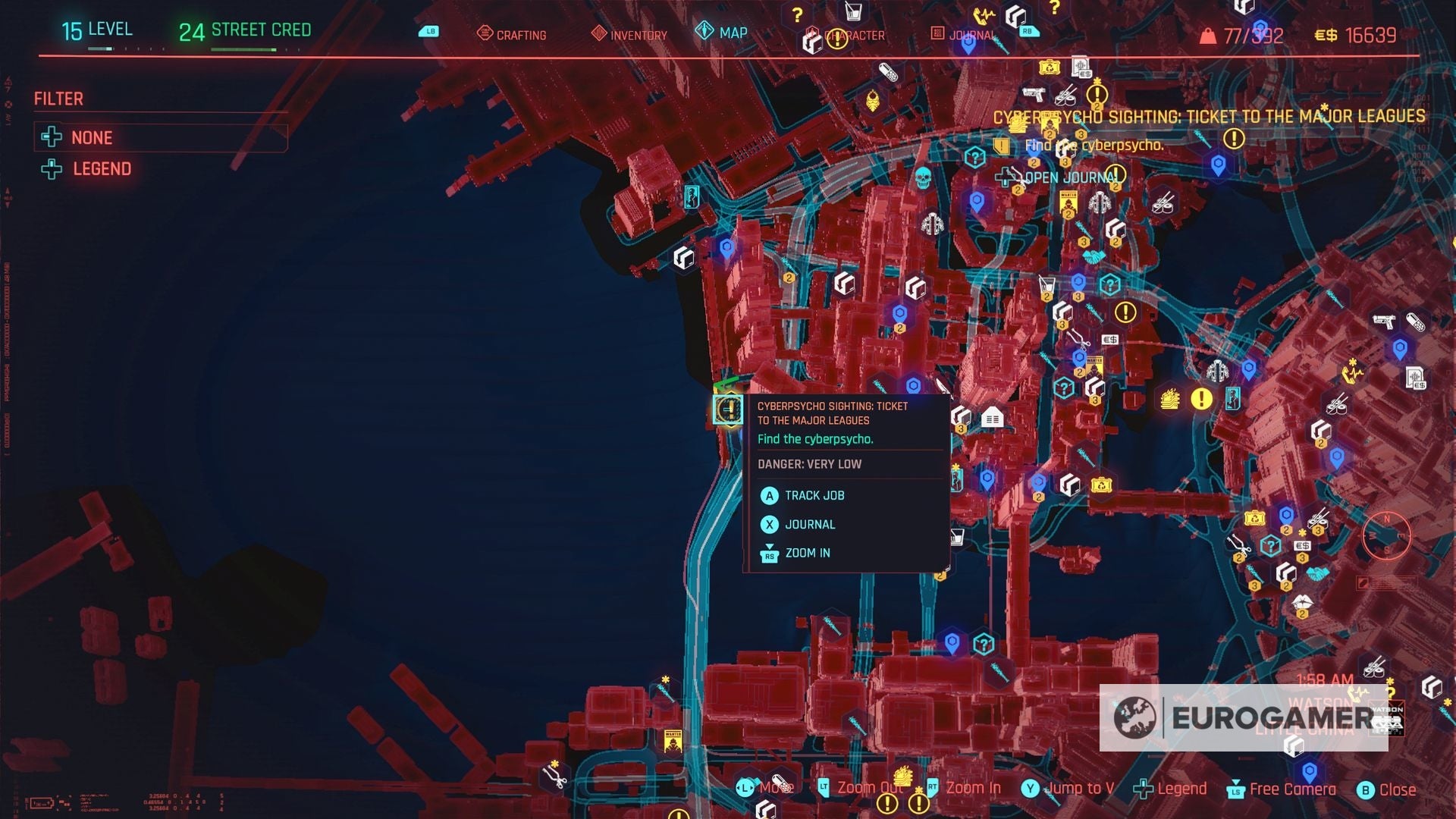Open the Journal tab

973,34
